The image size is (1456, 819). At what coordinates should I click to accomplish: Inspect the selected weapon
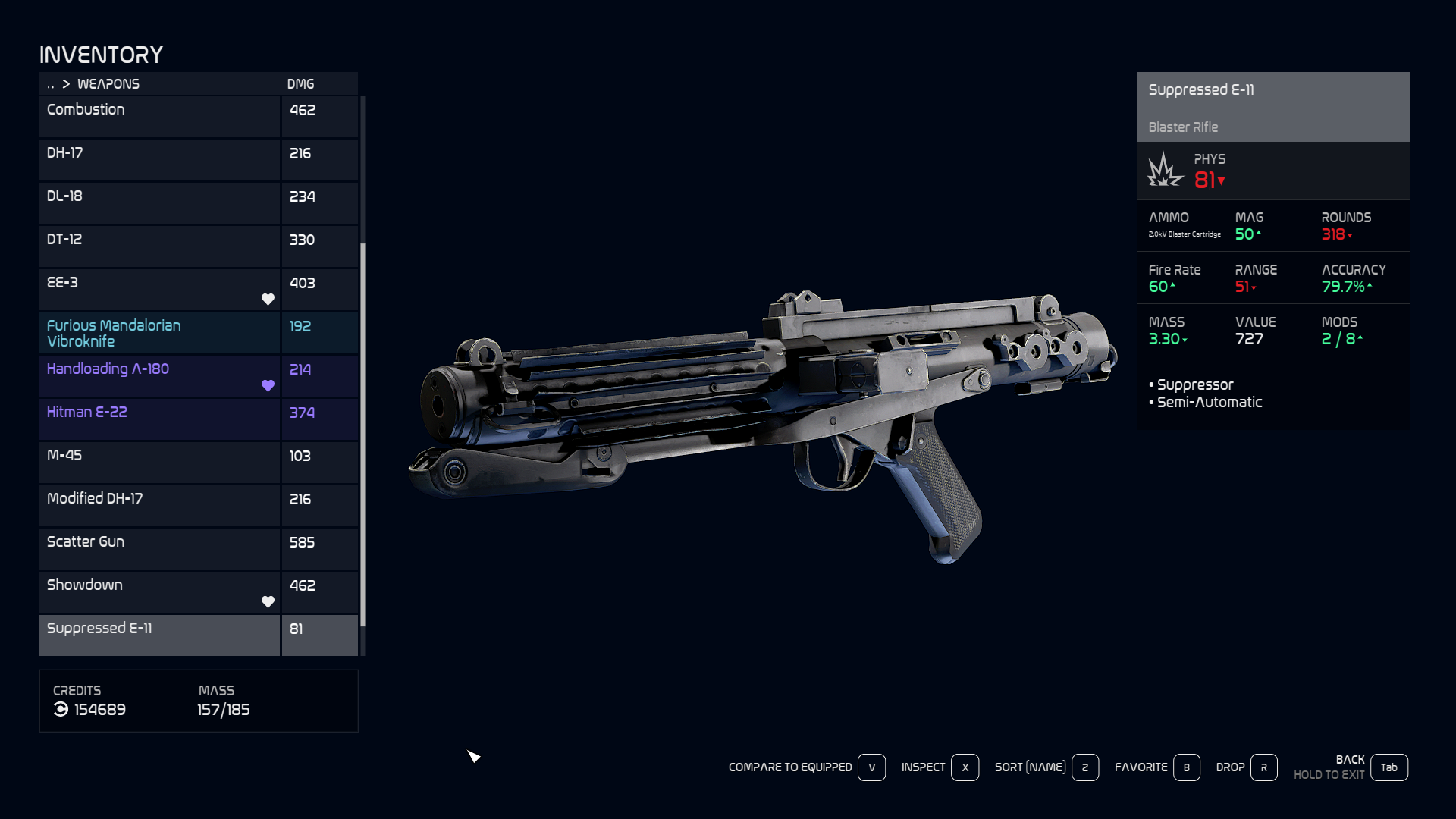965,767
